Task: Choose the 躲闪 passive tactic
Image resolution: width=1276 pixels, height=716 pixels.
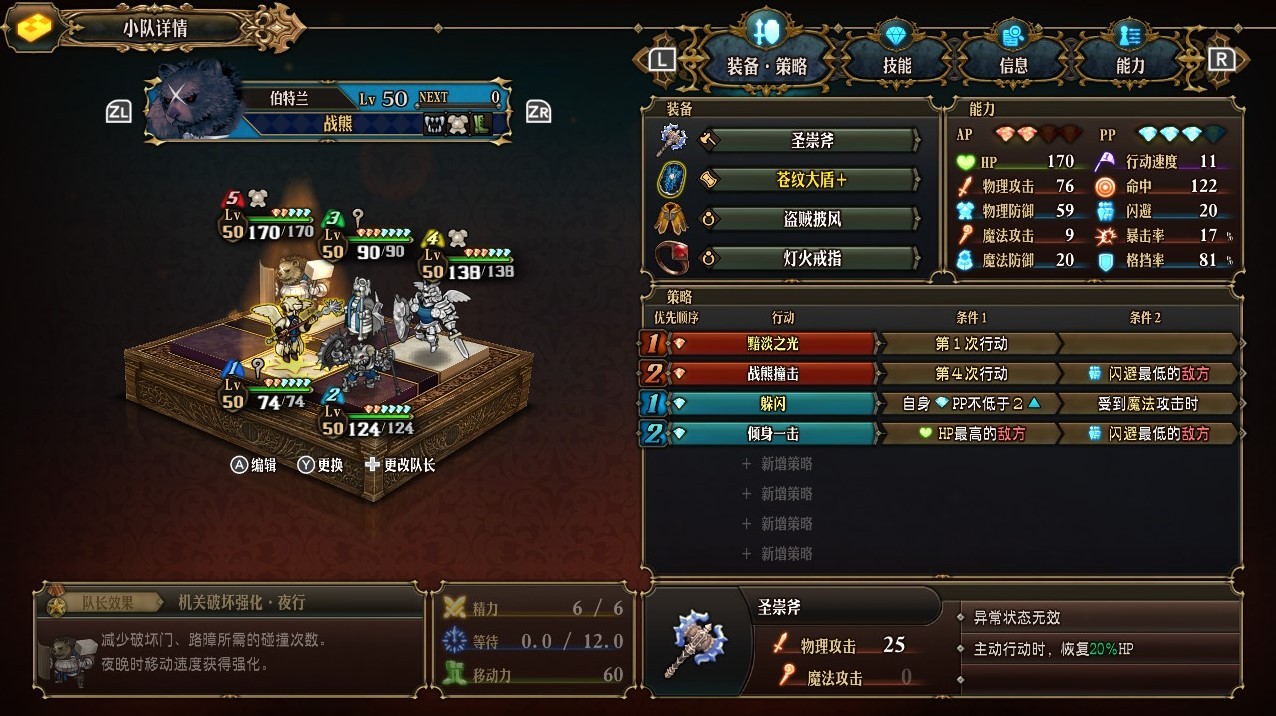Action: 774,404
